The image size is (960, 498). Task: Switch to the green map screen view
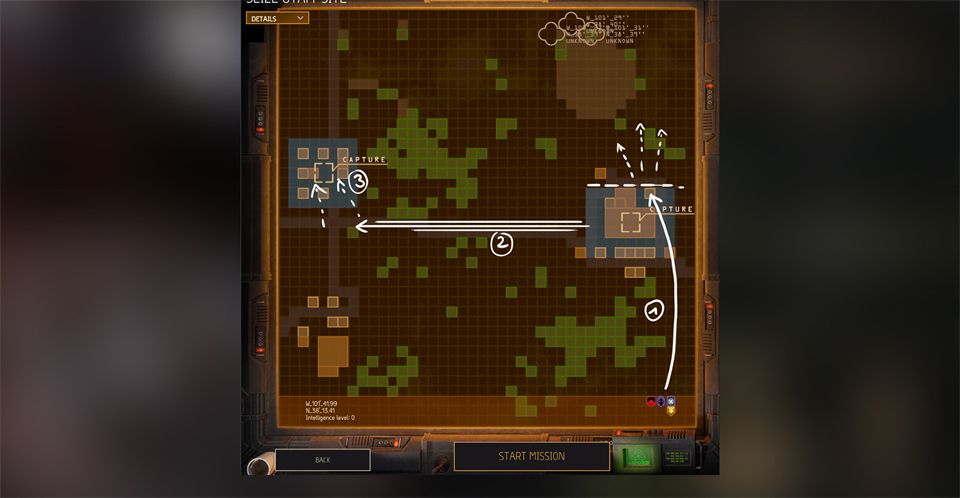pos(640,456)
